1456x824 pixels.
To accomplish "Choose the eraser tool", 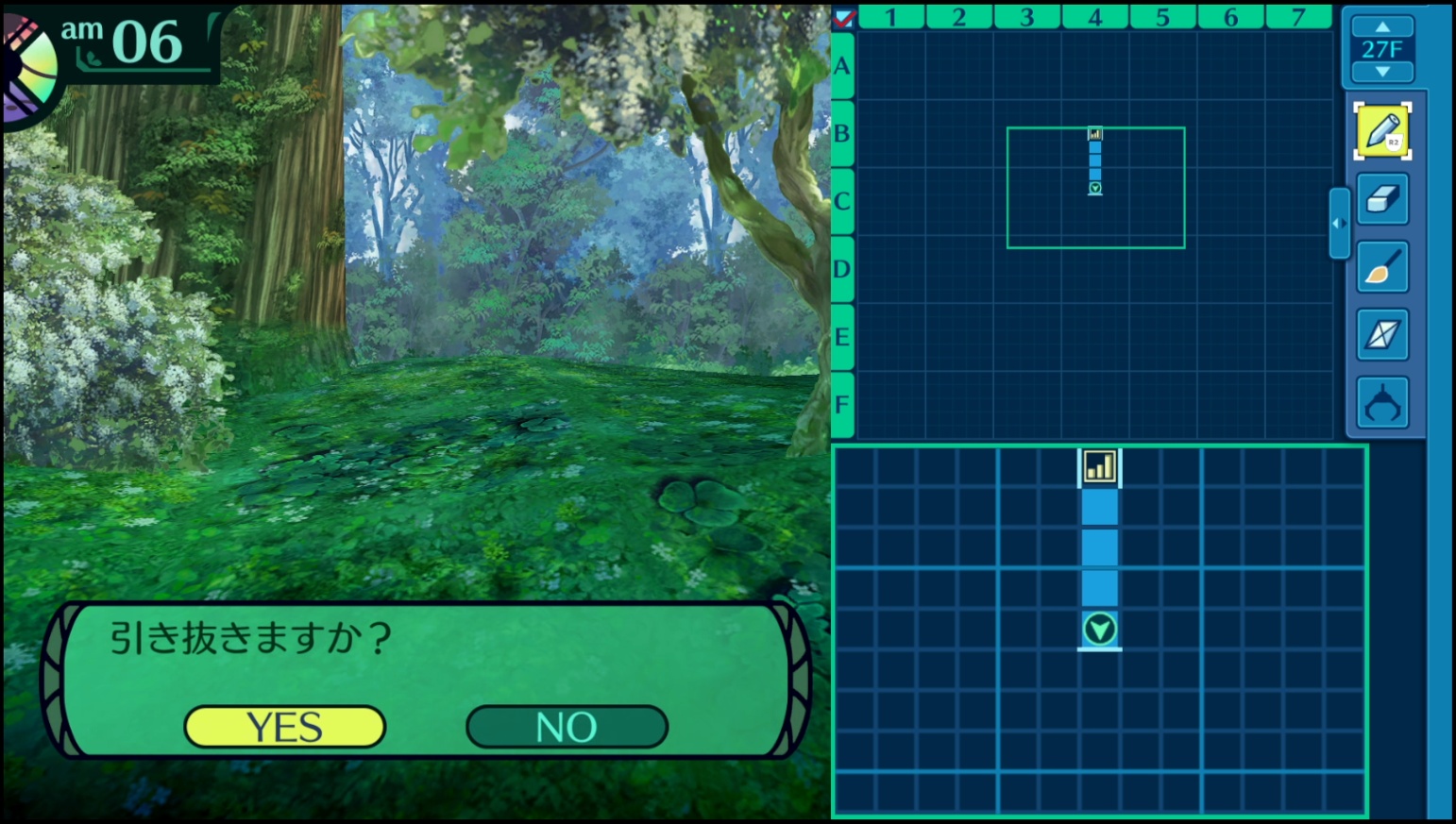I will coord(1382,199).
